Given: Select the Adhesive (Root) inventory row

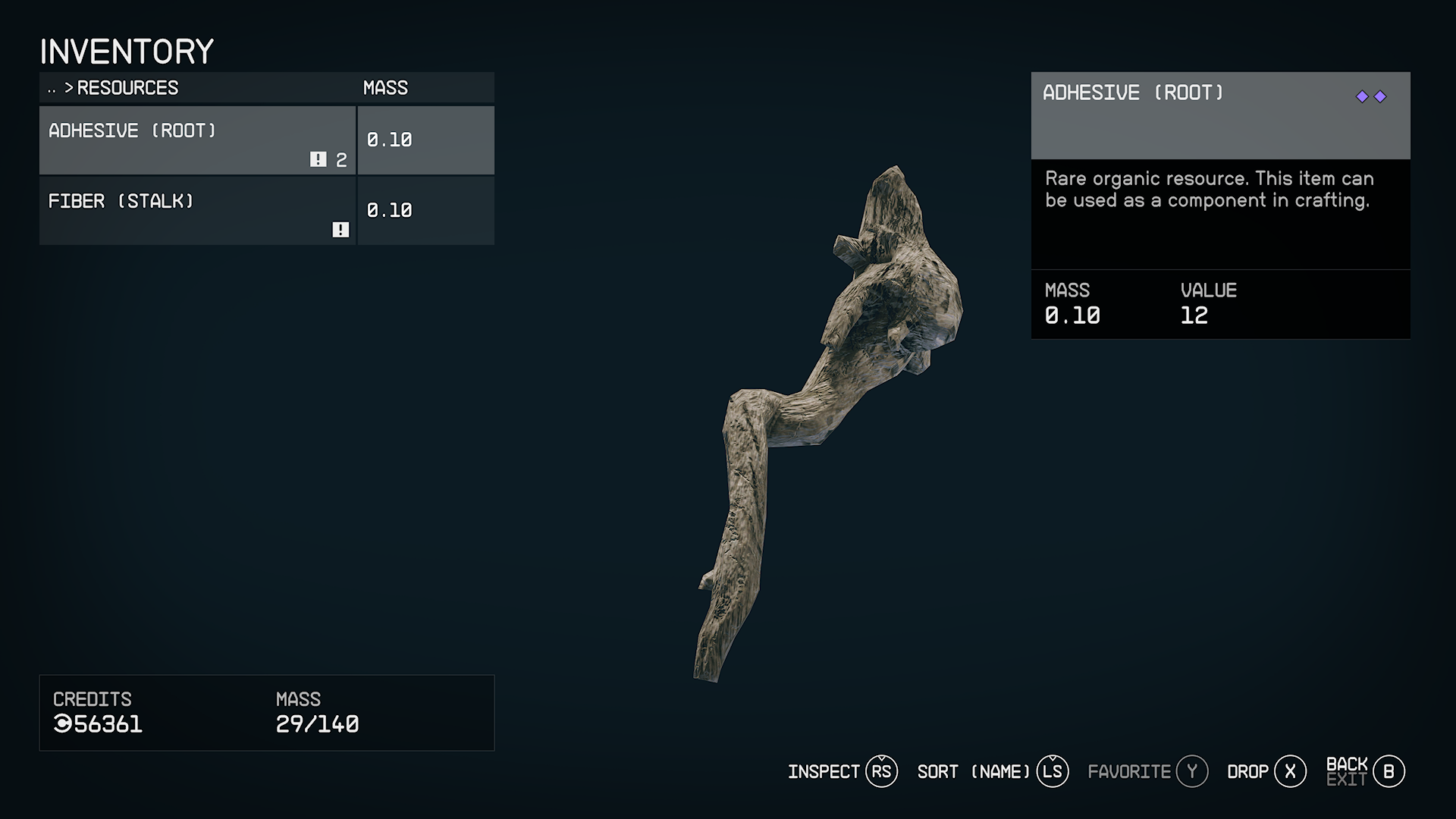Looking at the screenshot, I should [197, 140].
